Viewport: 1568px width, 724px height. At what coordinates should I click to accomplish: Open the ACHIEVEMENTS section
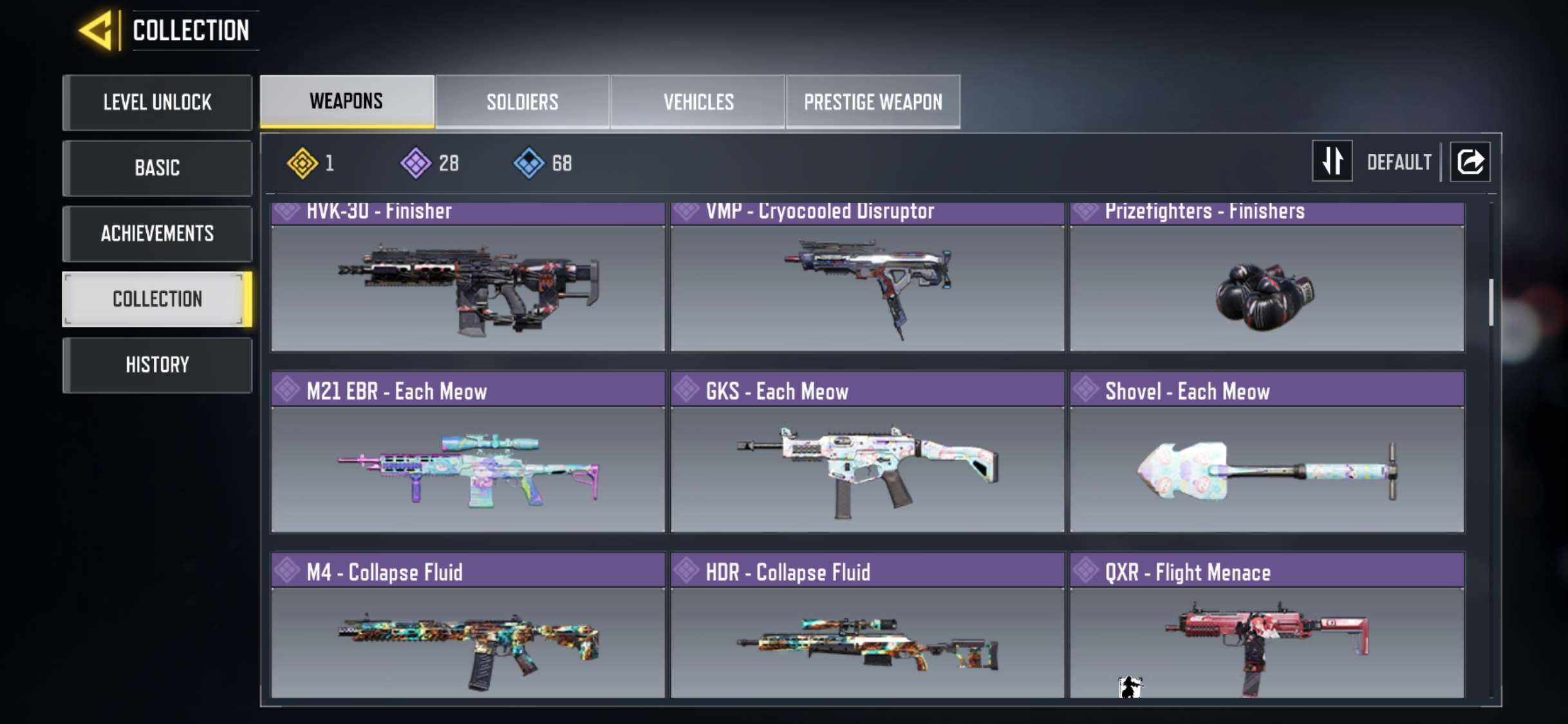(x=157, y=234)
